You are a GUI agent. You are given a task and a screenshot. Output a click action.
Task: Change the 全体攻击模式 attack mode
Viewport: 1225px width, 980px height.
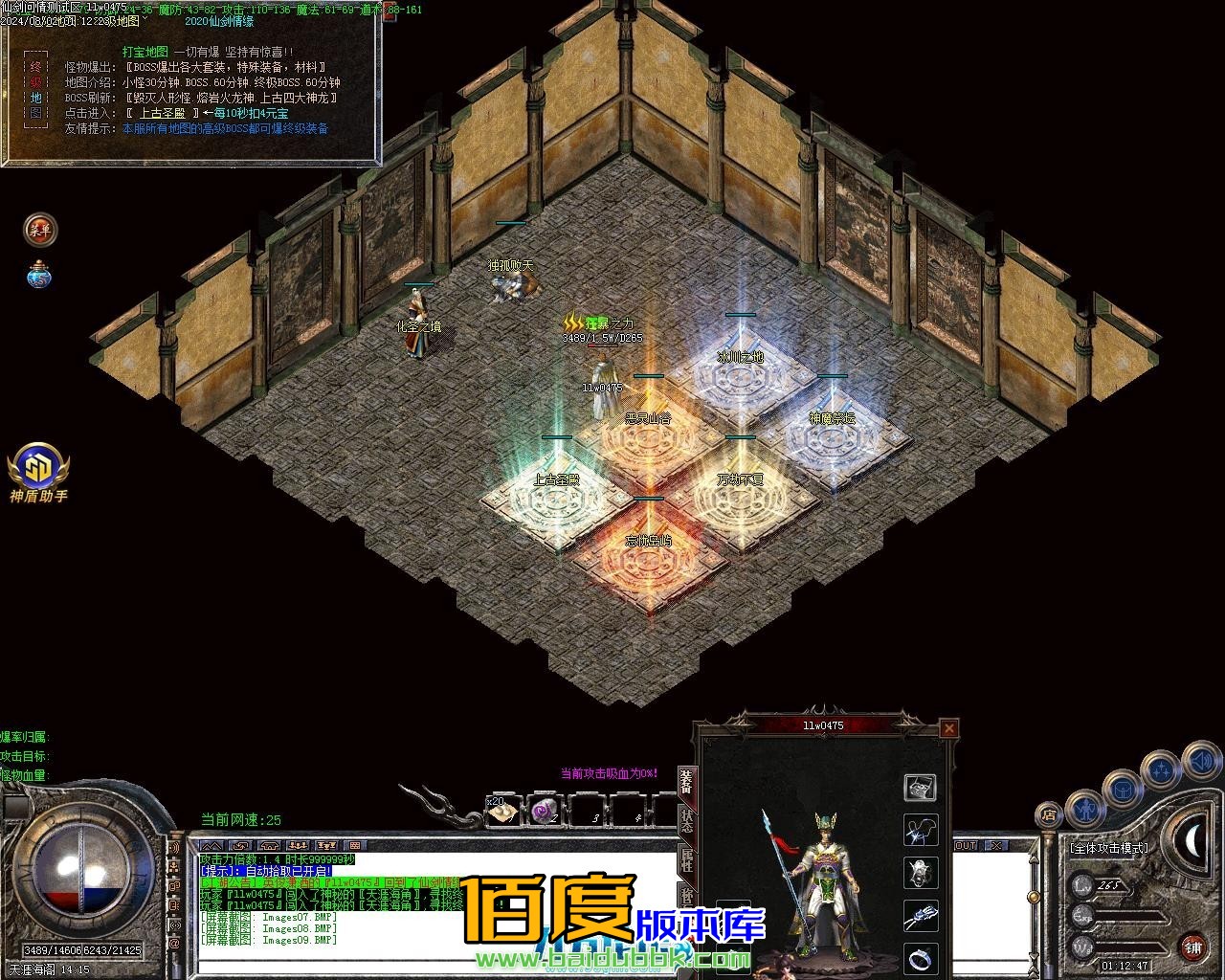pos(1109,848)
